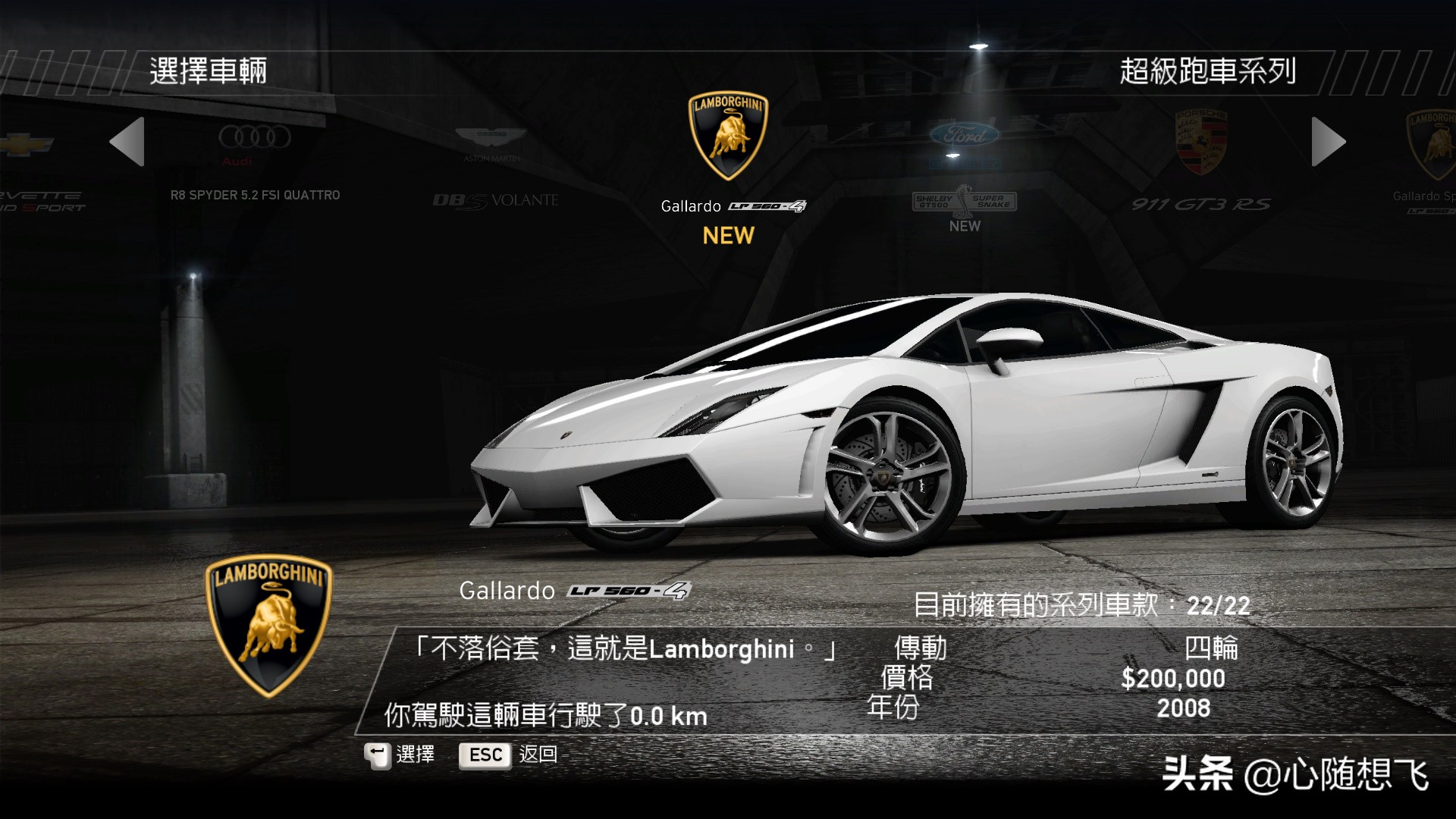The width and height of the screenshot is (1456, 819).
Task: Click the 超級跑車系列 series title
Action: click(x=1209, y=70)
